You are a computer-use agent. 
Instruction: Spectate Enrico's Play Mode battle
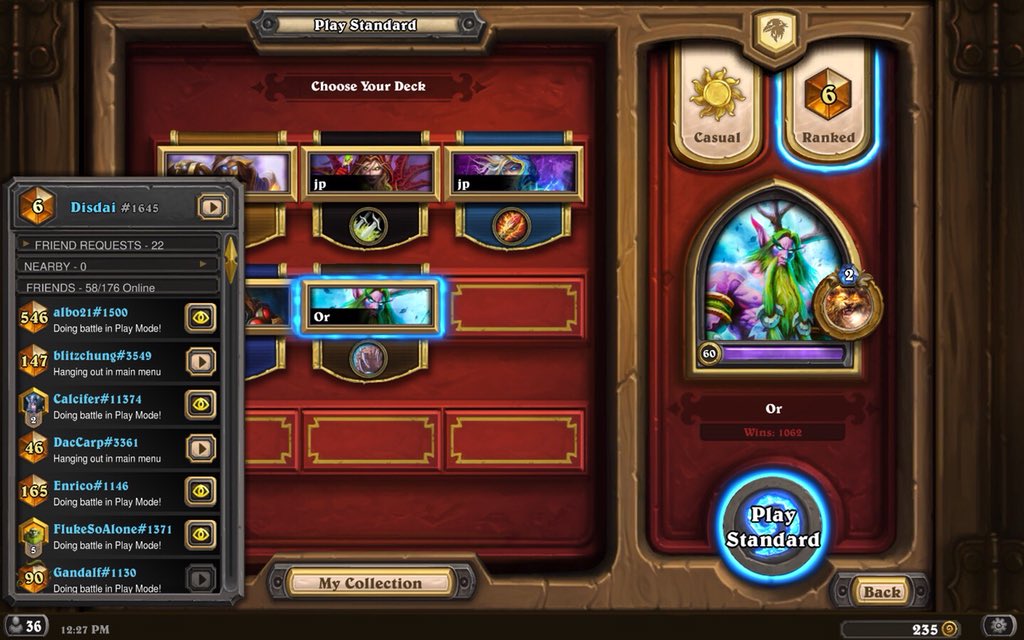[201, 492]
